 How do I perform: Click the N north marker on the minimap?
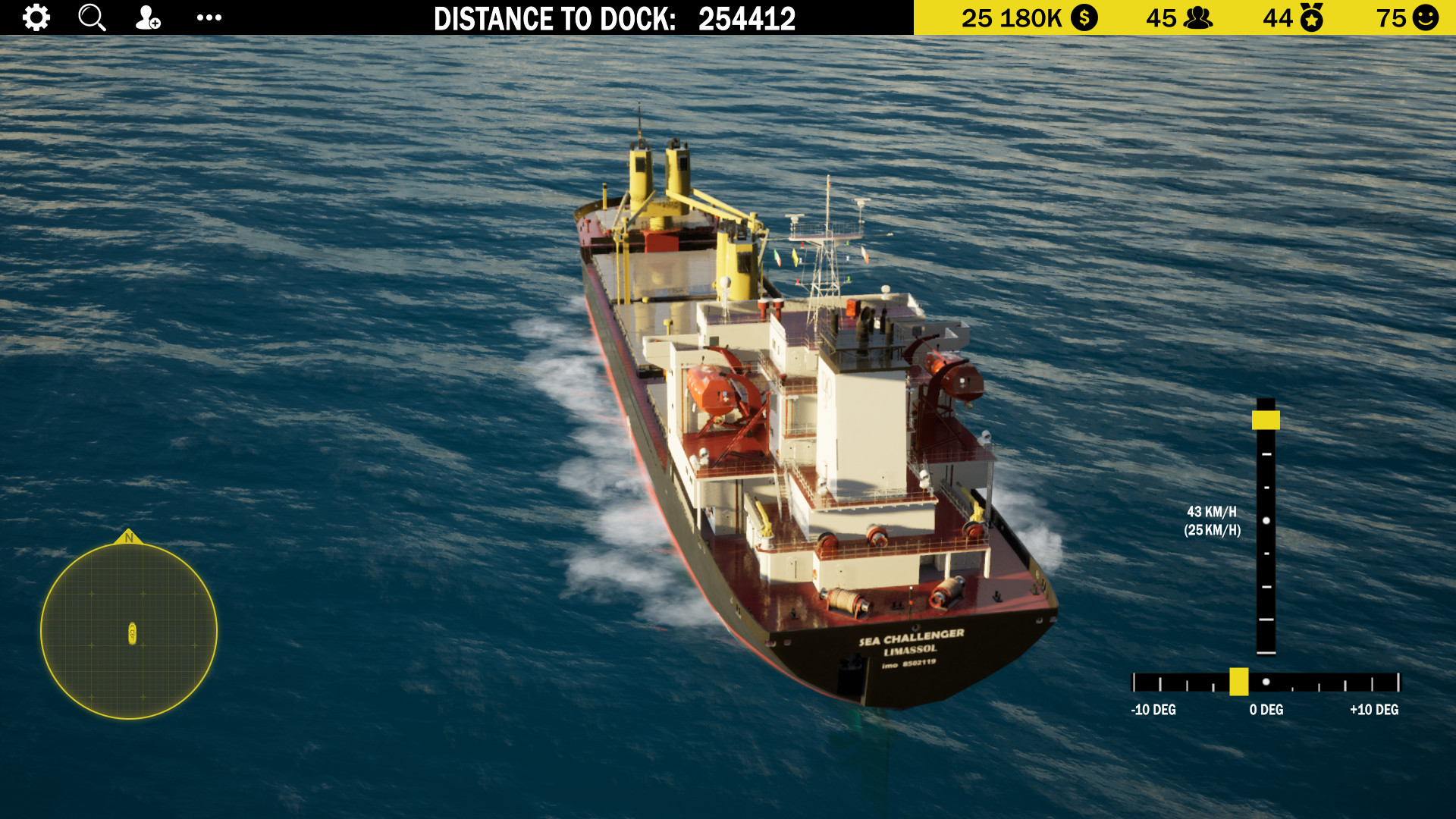130,538
